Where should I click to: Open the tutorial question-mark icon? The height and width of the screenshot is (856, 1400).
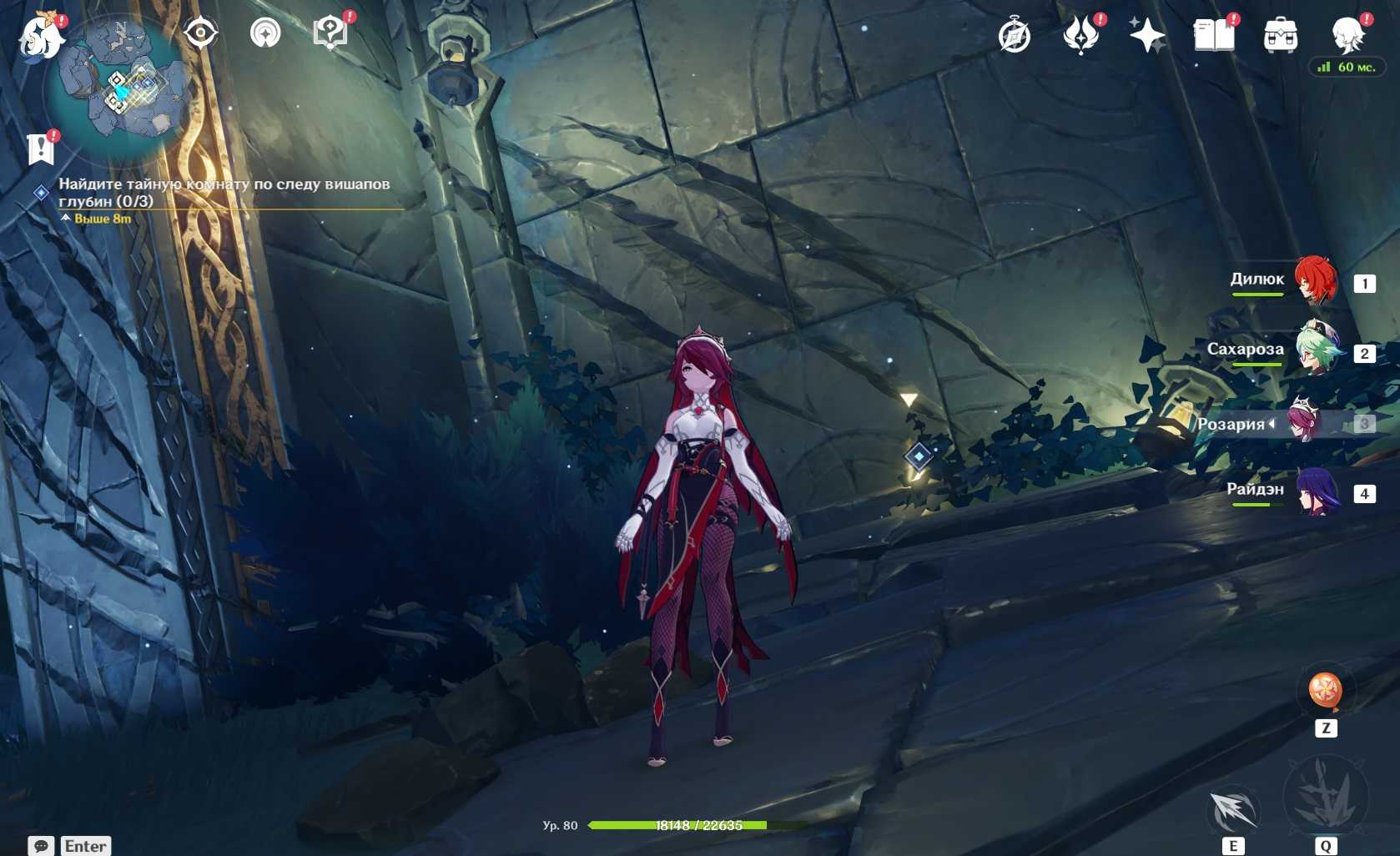click(330, 33)
